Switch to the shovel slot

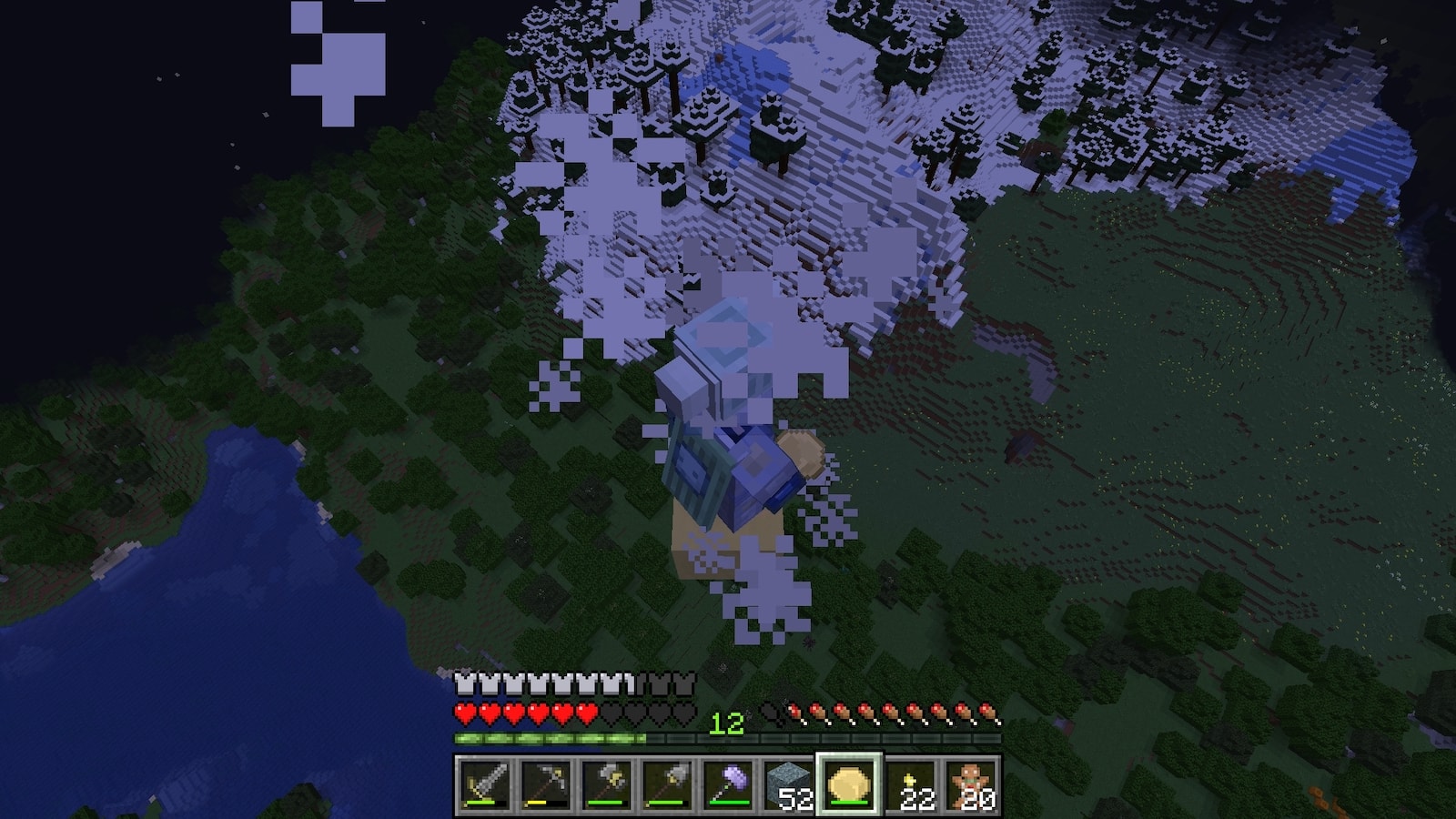click(667, 784)
